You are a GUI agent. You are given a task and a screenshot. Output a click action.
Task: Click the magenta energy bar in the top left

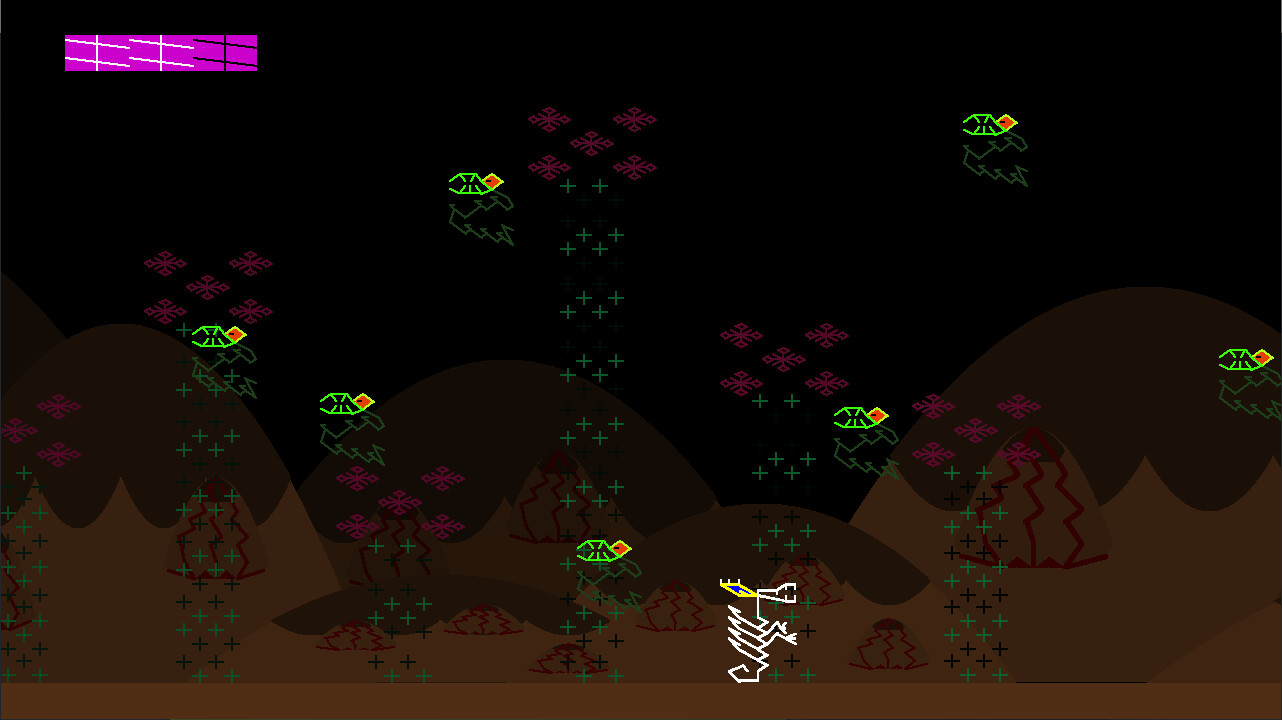pos(160,53)
